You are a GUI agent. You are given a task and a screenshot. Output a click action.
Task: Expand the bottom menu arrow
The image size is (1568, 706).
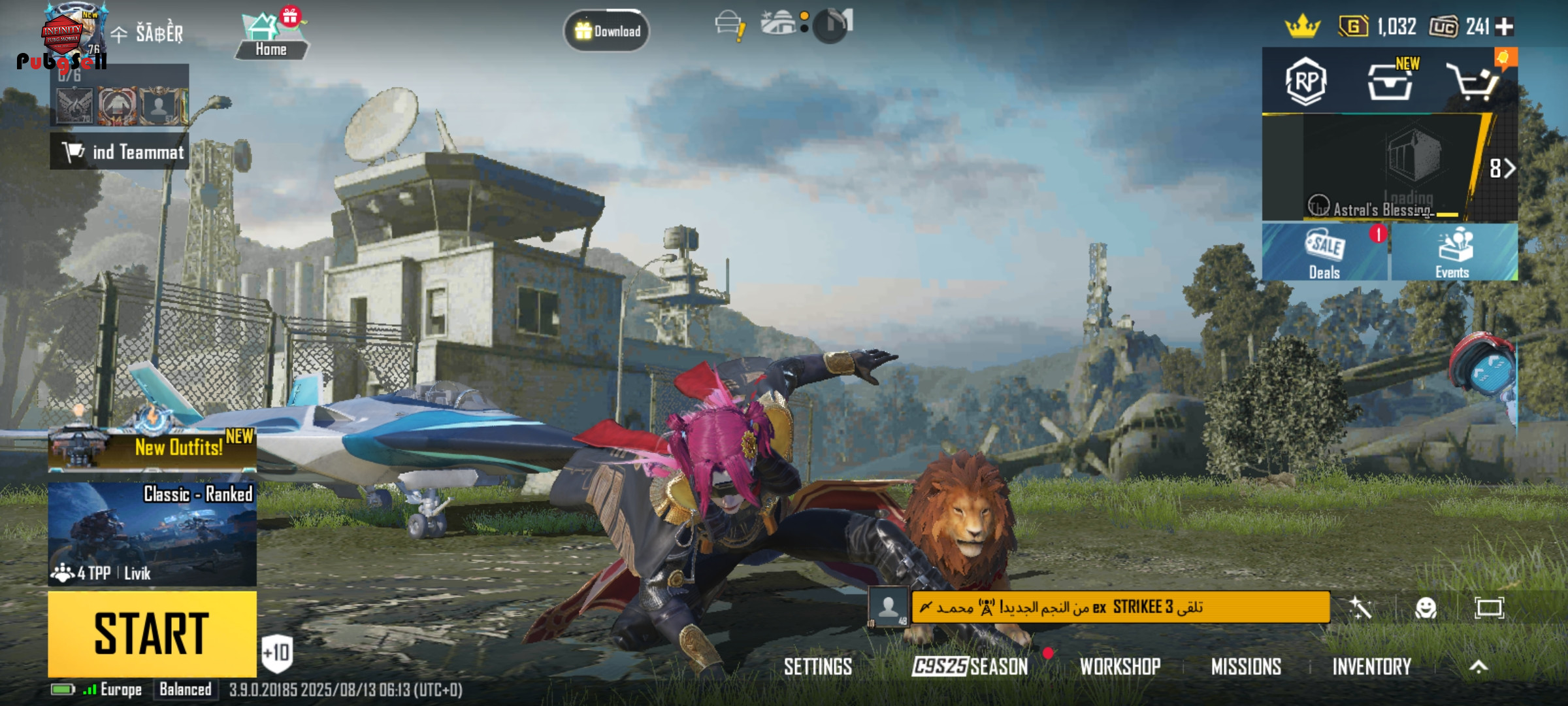click(1478, 667)
